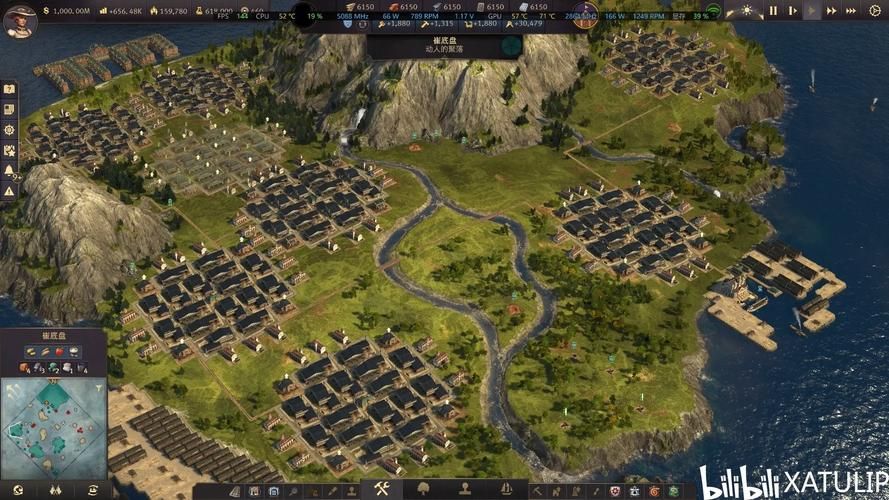Viewport: 889px width, 500px height.
Task: Open the hammer build menu tab
Action: 381,489
